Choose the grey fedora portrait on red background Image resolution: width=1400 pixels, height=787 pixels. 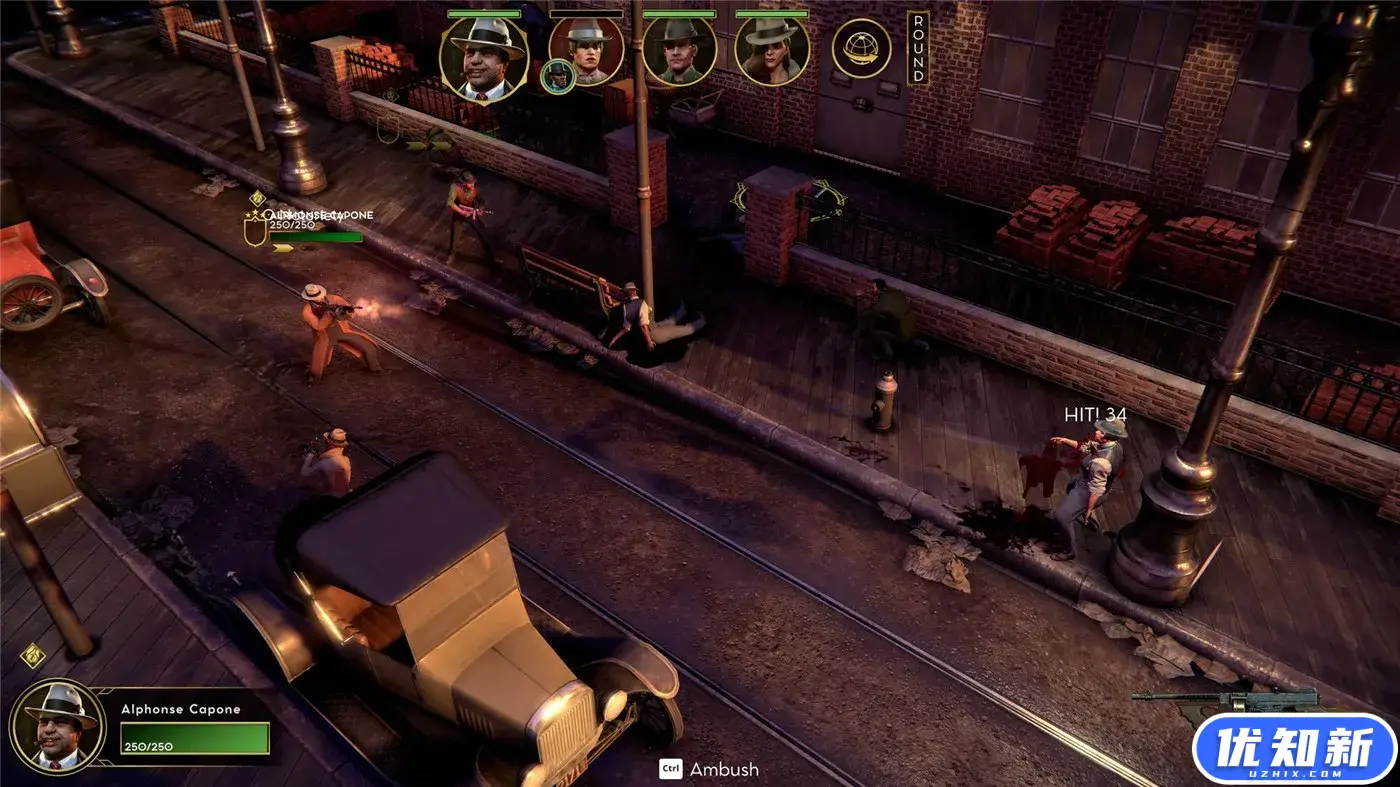586,50
